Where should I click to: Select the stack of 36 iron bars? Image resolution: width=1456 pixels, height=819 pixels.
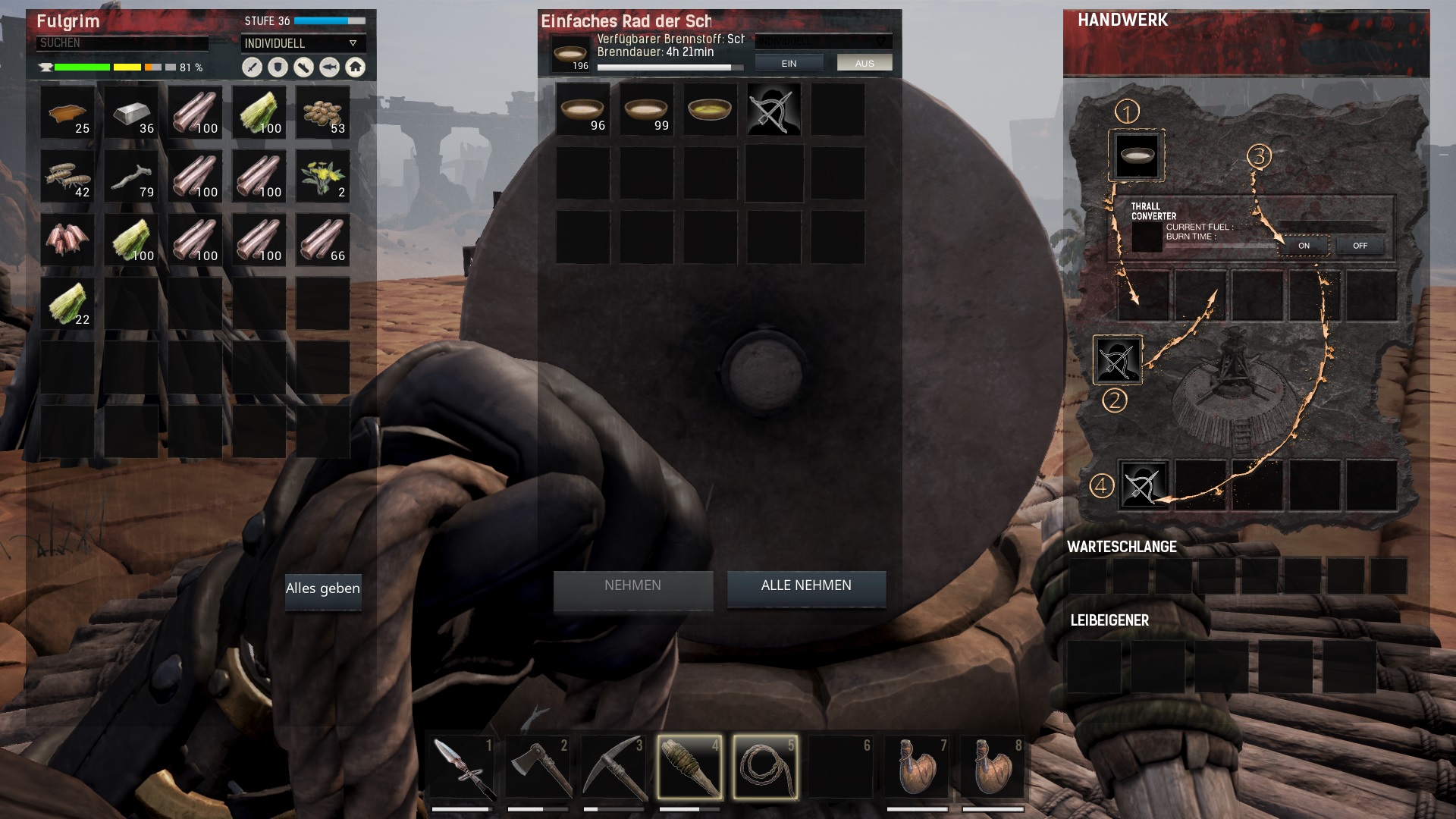point(132,113)
